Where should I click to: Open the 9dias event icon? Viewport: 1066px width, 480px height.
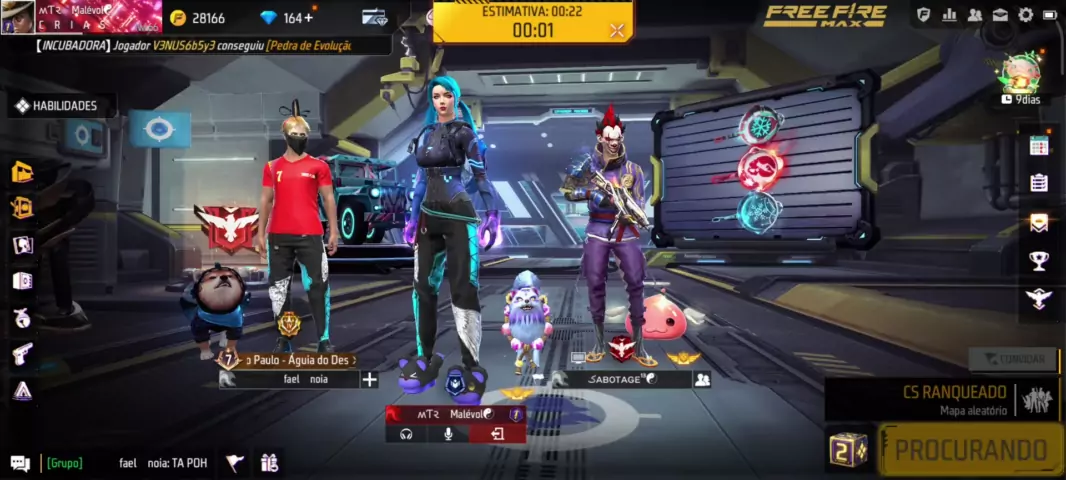click(1022, 80)
